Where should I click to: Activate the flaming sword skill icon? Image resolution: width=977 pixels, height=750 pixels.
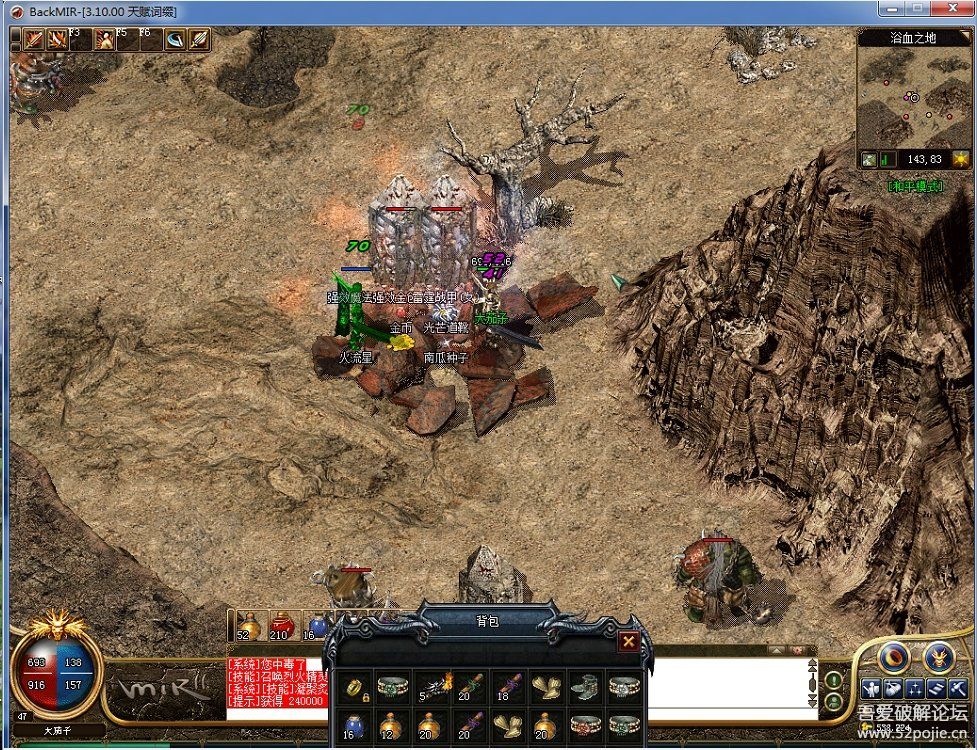pyautogui.click(x=33, y=39)
